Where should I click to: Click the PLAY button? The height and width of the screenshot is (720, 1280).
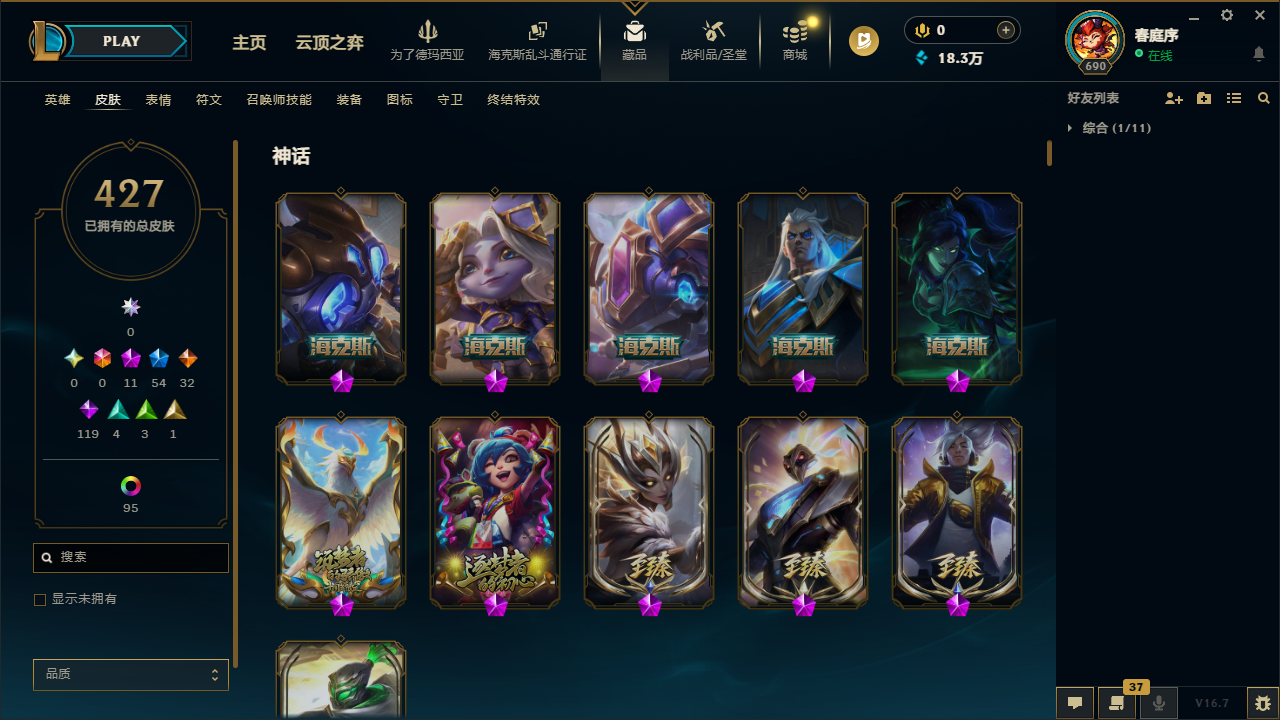[121, 41]
